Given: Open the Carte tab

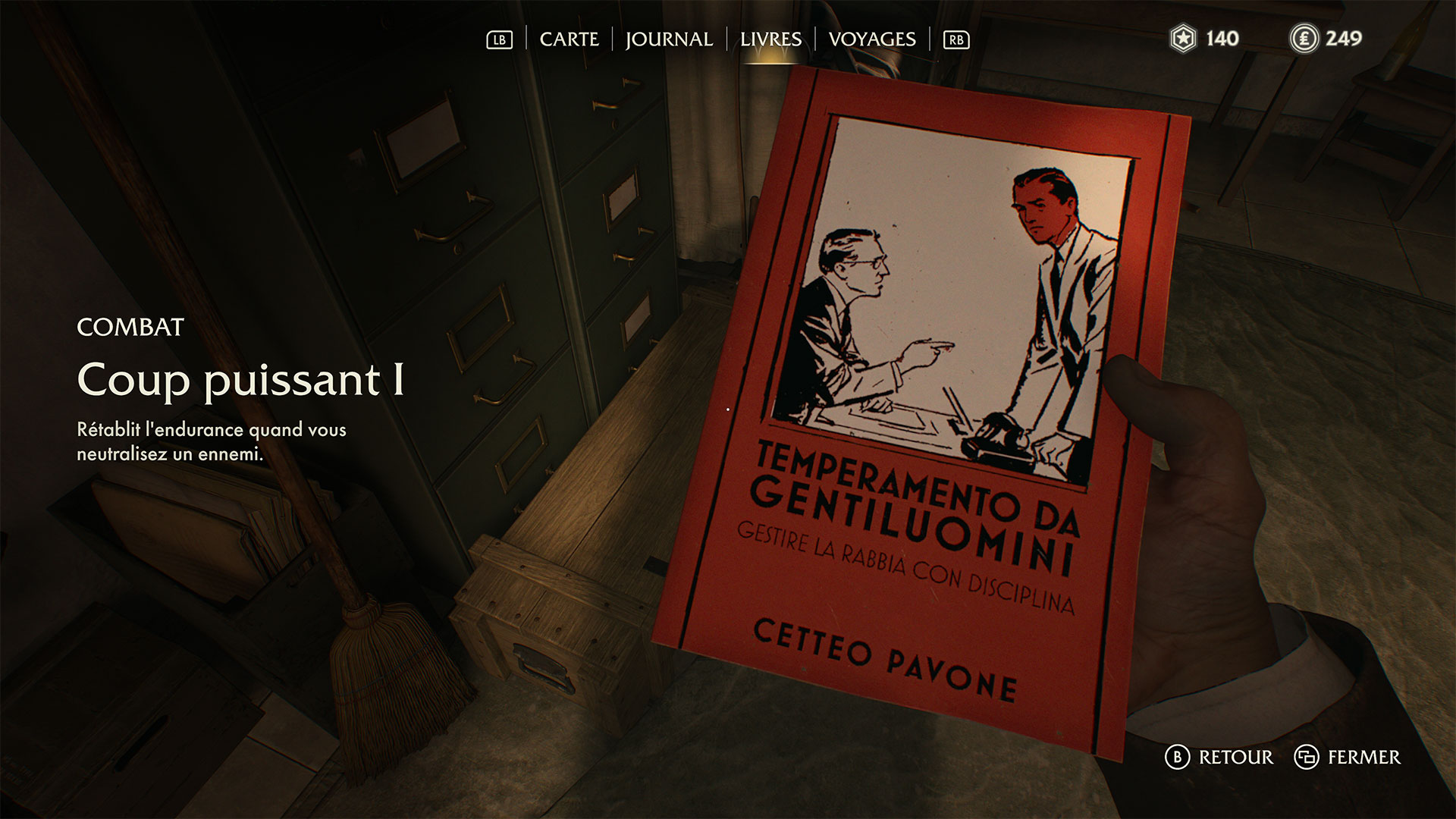Looking at the screenshot, I should [569, 39].
